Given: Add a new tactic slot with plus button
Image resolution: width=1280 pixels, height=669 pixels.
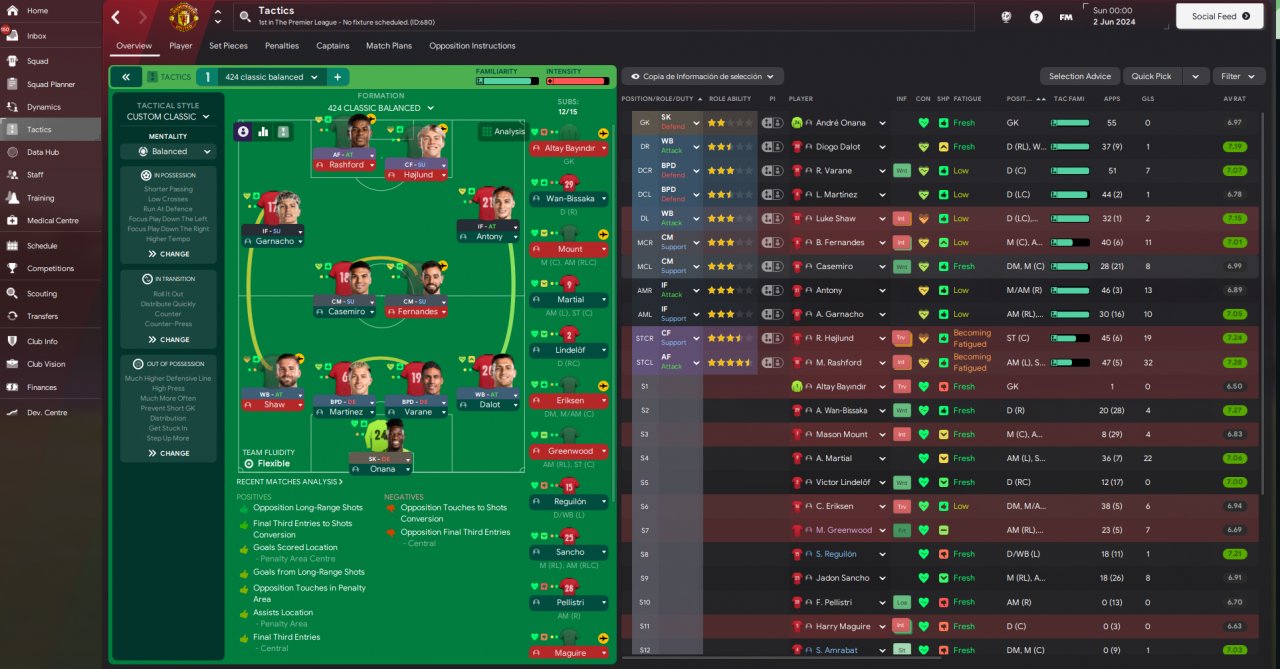Looking at the screenshot, I should click(x=337, y=77).
